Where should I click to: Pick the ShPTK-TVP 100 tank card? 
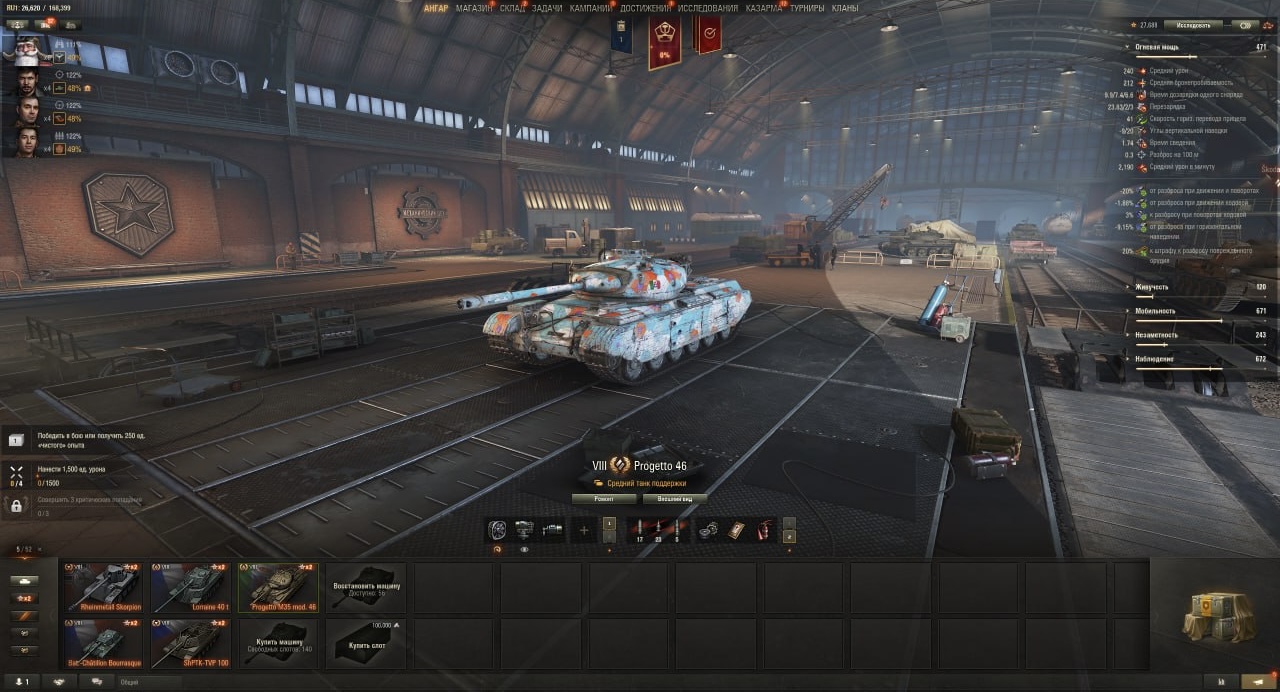pyautogui.click(x=191, y=643)
